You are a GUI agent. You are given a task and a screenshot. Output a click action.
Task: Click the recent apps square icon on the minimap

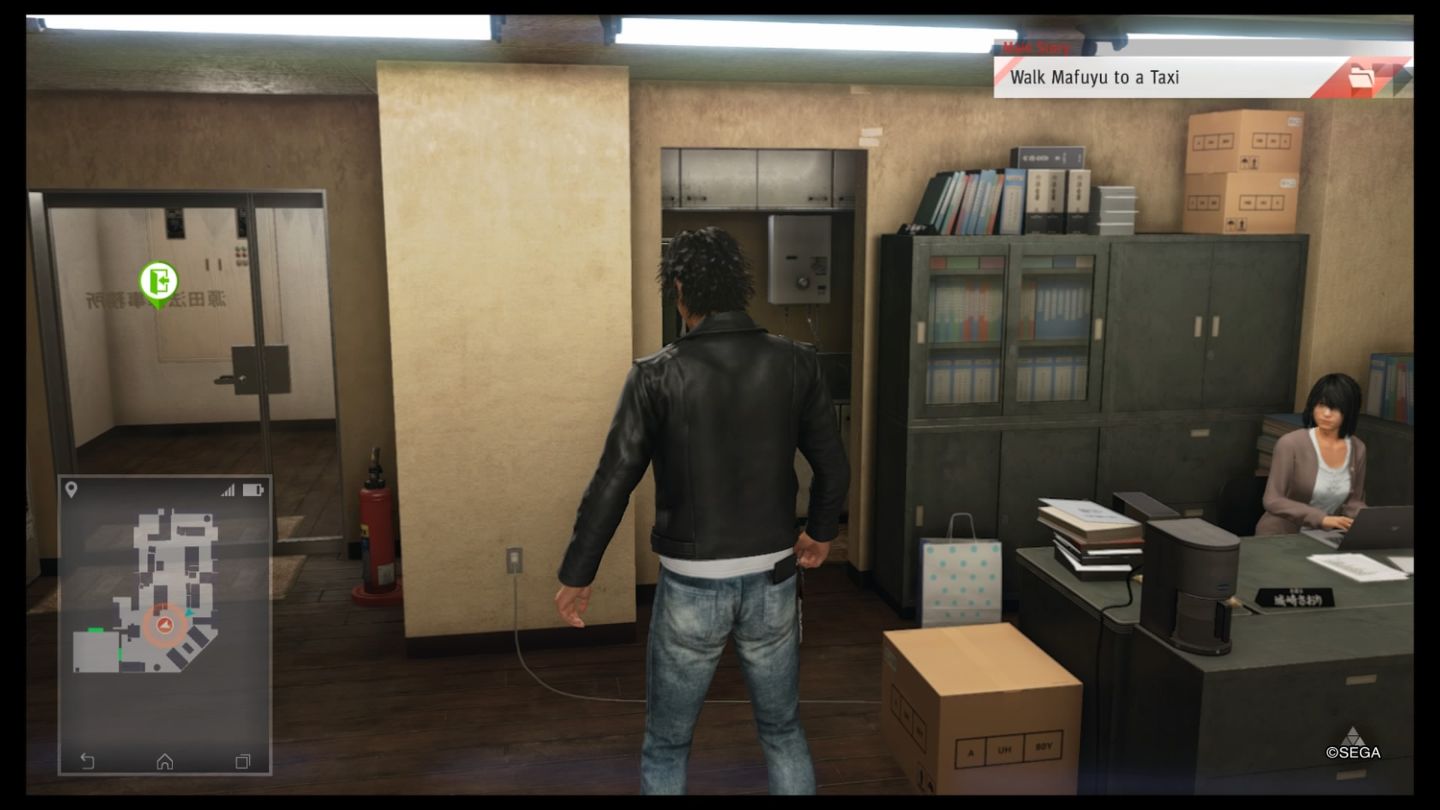tap(240, 760)
